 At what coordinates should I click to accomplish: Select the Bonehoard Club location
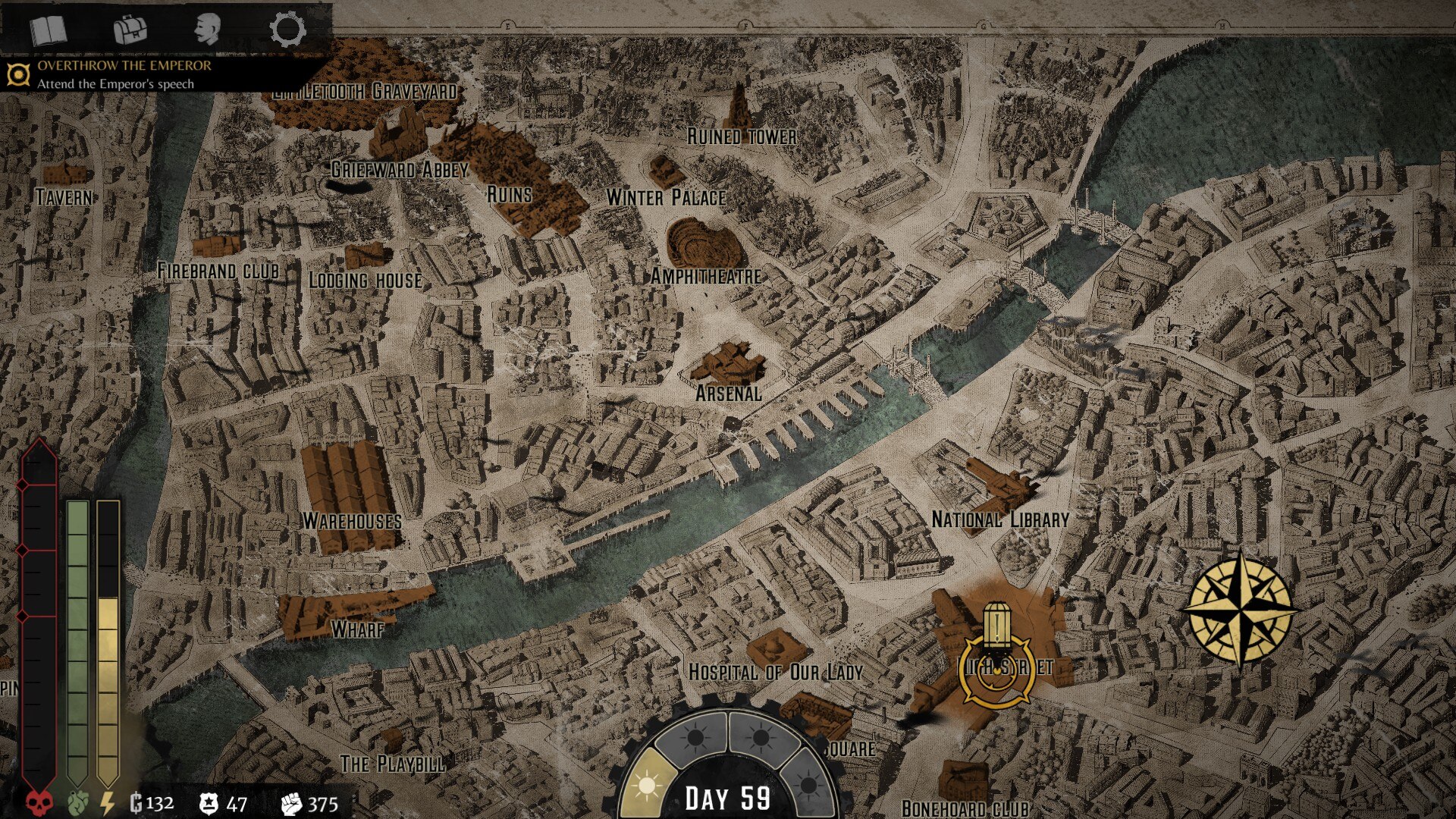(965, 807)
